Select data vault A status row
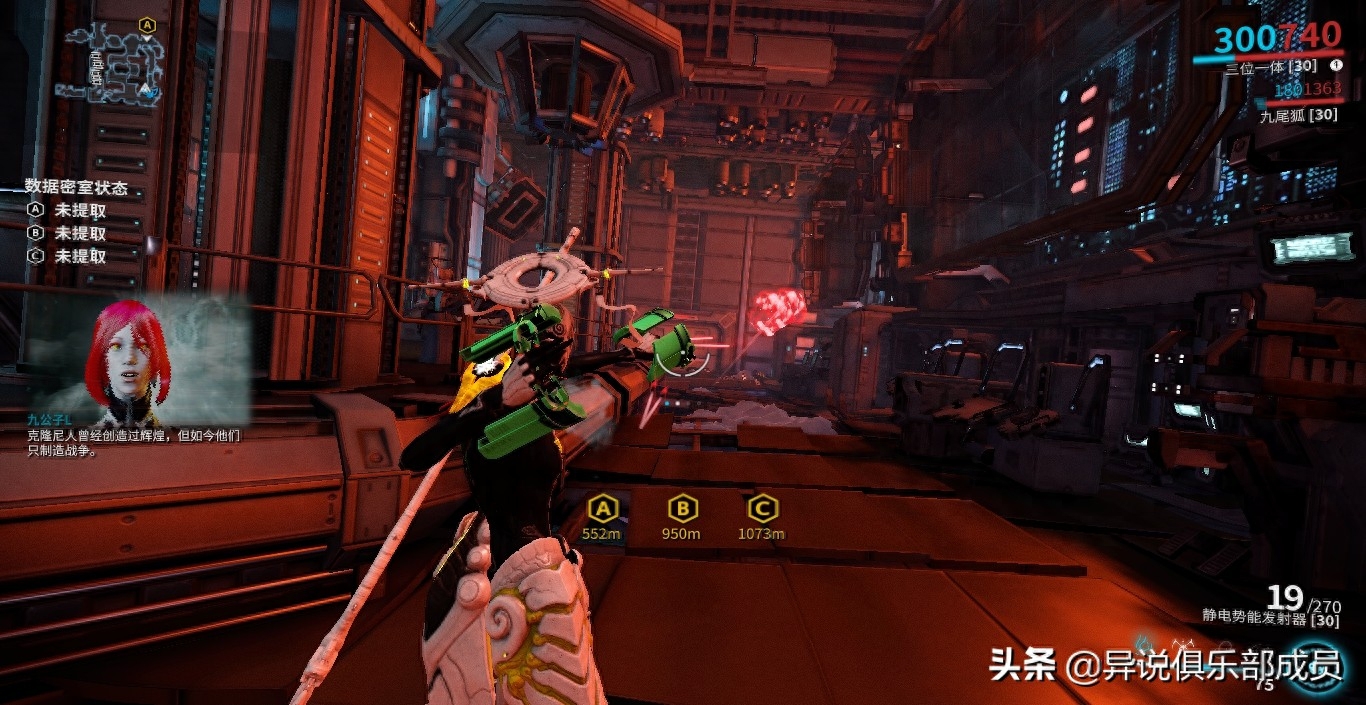 tap(68, 211)
